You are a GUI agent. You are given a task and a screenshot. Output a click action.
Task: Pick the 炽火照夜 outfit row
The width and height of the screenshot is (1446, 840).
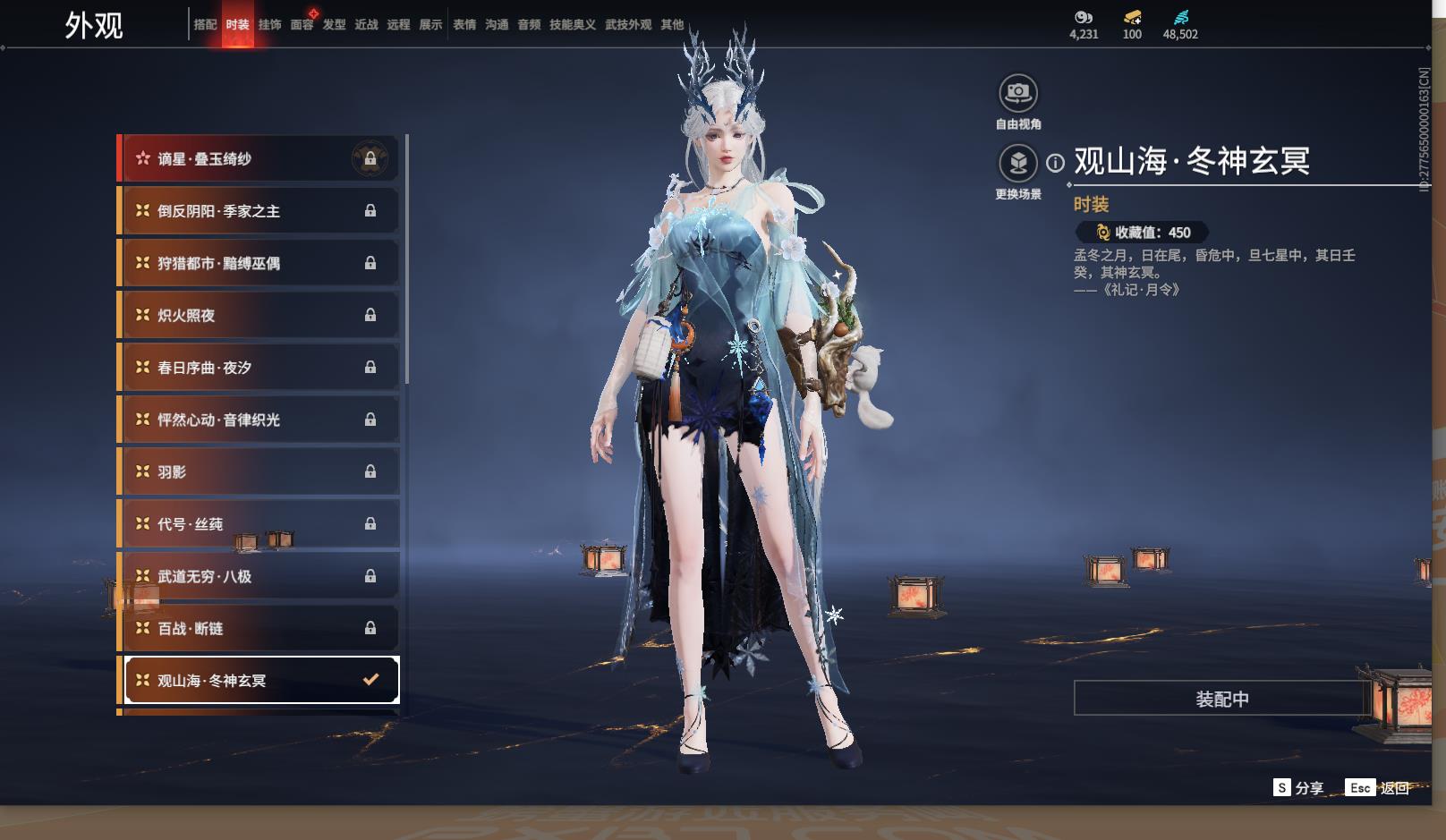pyautogui.click(x=259, y=316)
